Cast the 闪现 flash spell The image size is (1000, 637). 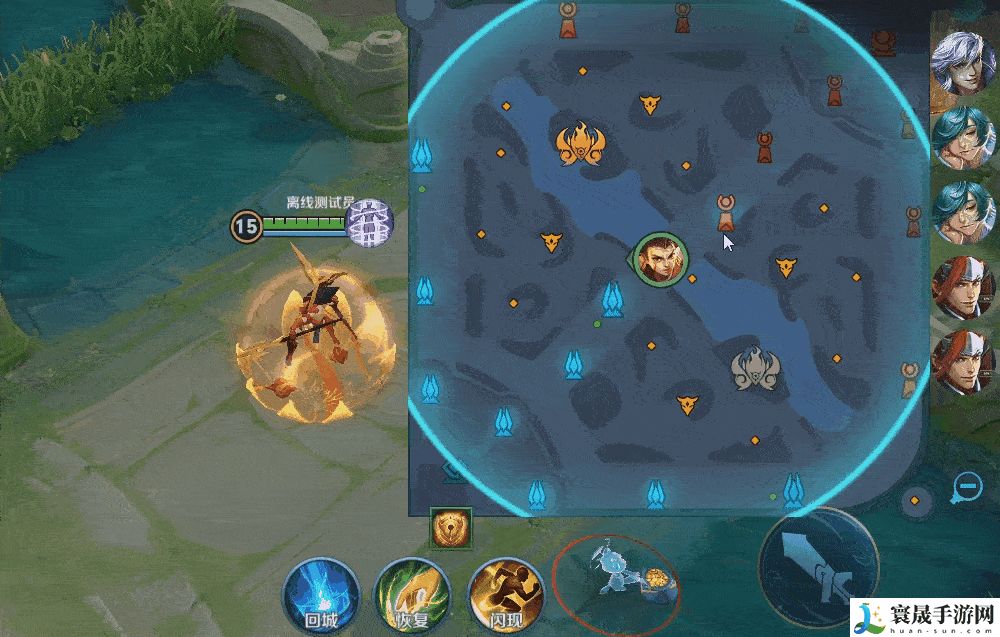coord(506,594)
